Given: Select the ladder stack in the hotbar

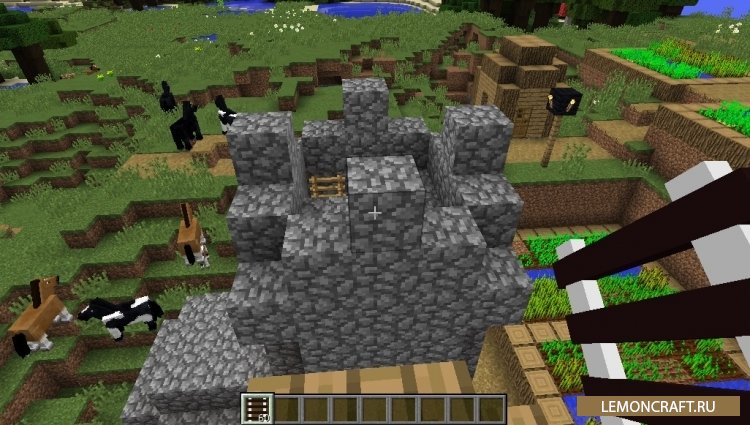Looking at the screenshot, I should pyautogui.click(x=257, y=408).
